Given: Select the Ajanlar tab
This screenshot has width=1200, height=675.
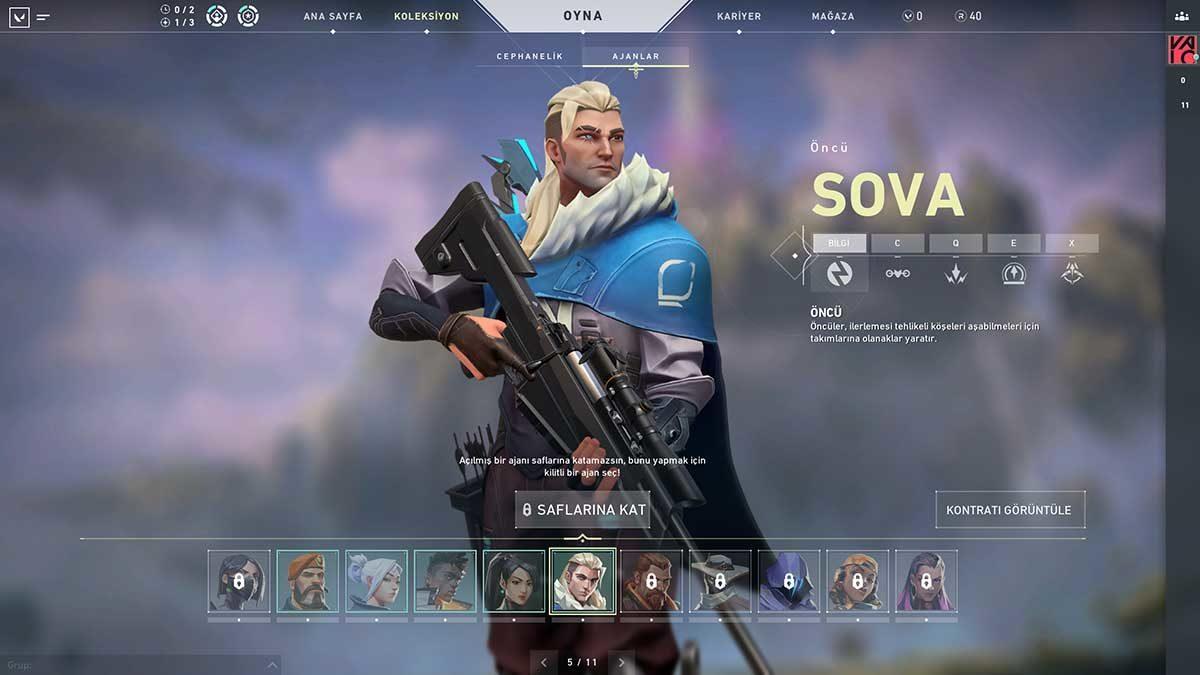Looking at the screenshot, I should point(636,57).
